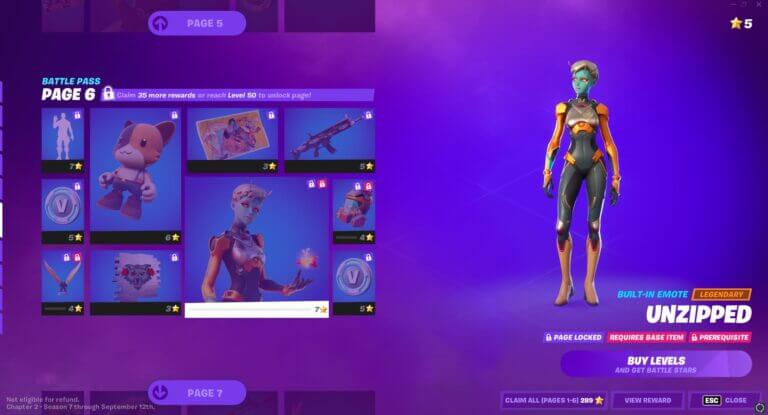768x415 pixels.
Task: Select the winged glider reward tile
Action: (62, 280)
